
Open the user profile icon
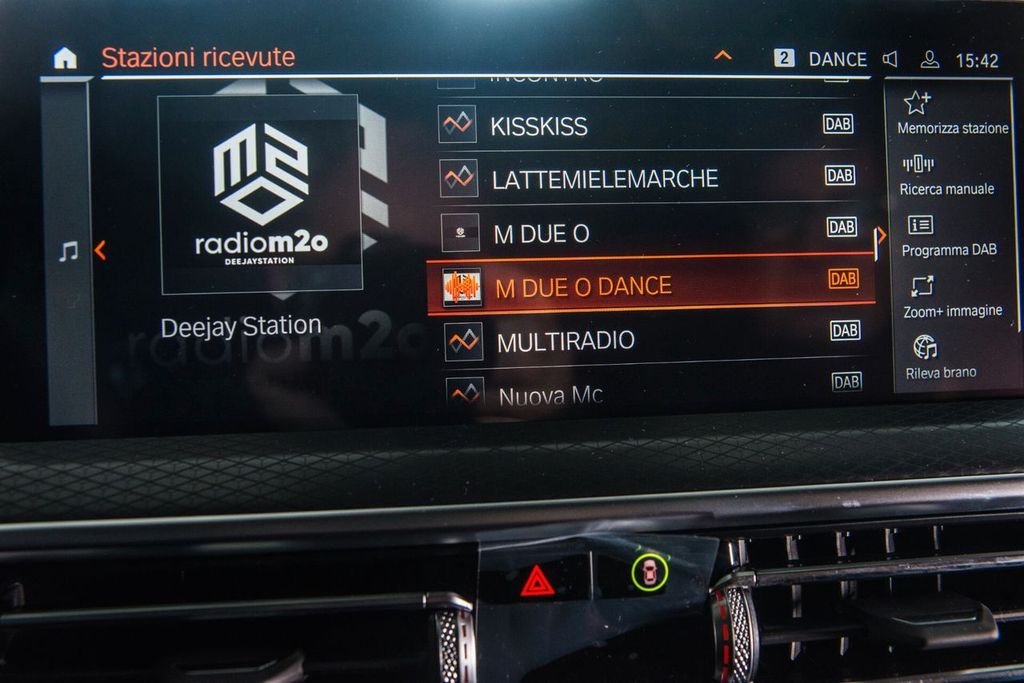(930, 59)
